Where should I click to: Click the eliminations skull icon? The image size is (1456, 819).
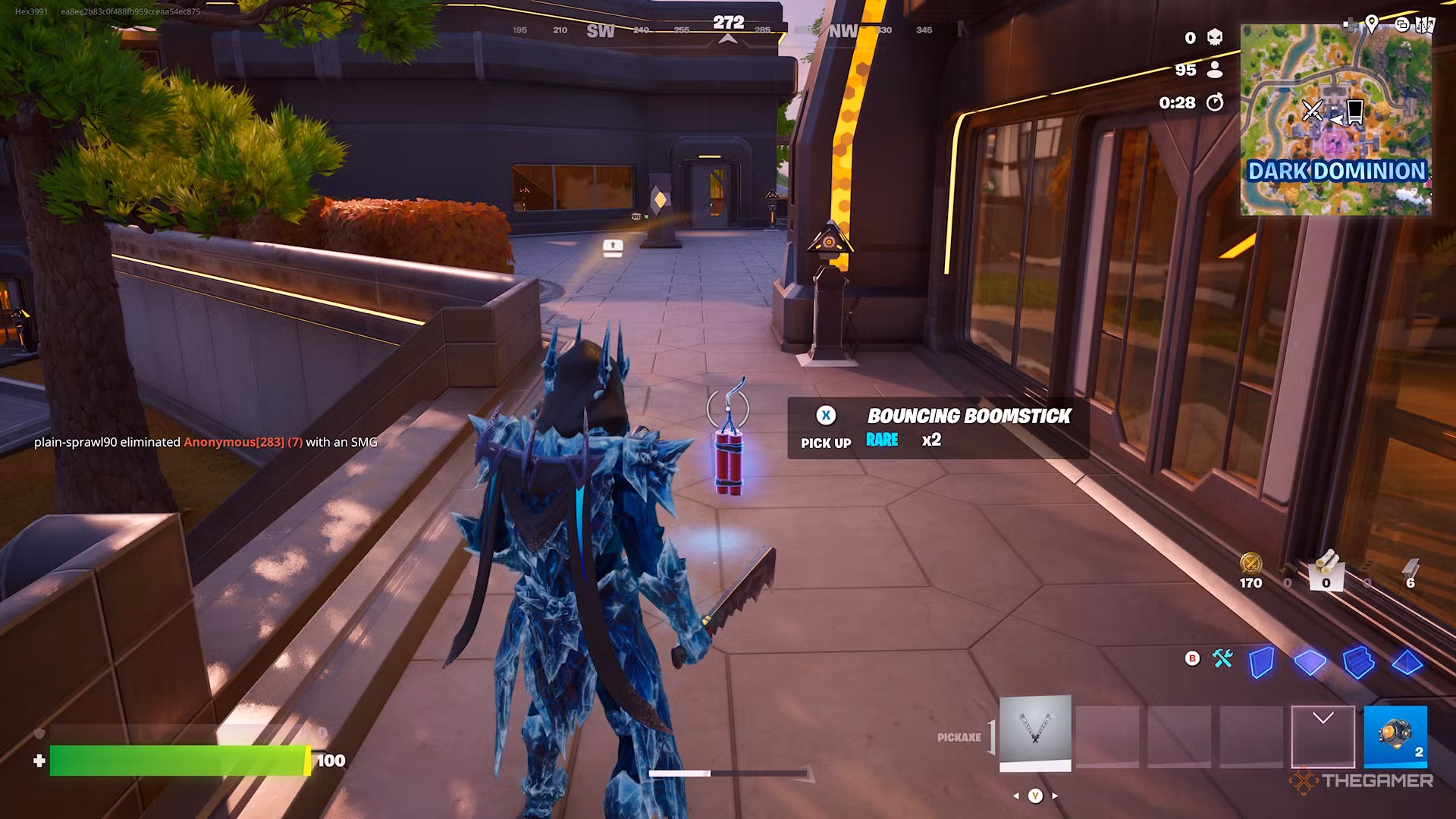coord(1213,38)
